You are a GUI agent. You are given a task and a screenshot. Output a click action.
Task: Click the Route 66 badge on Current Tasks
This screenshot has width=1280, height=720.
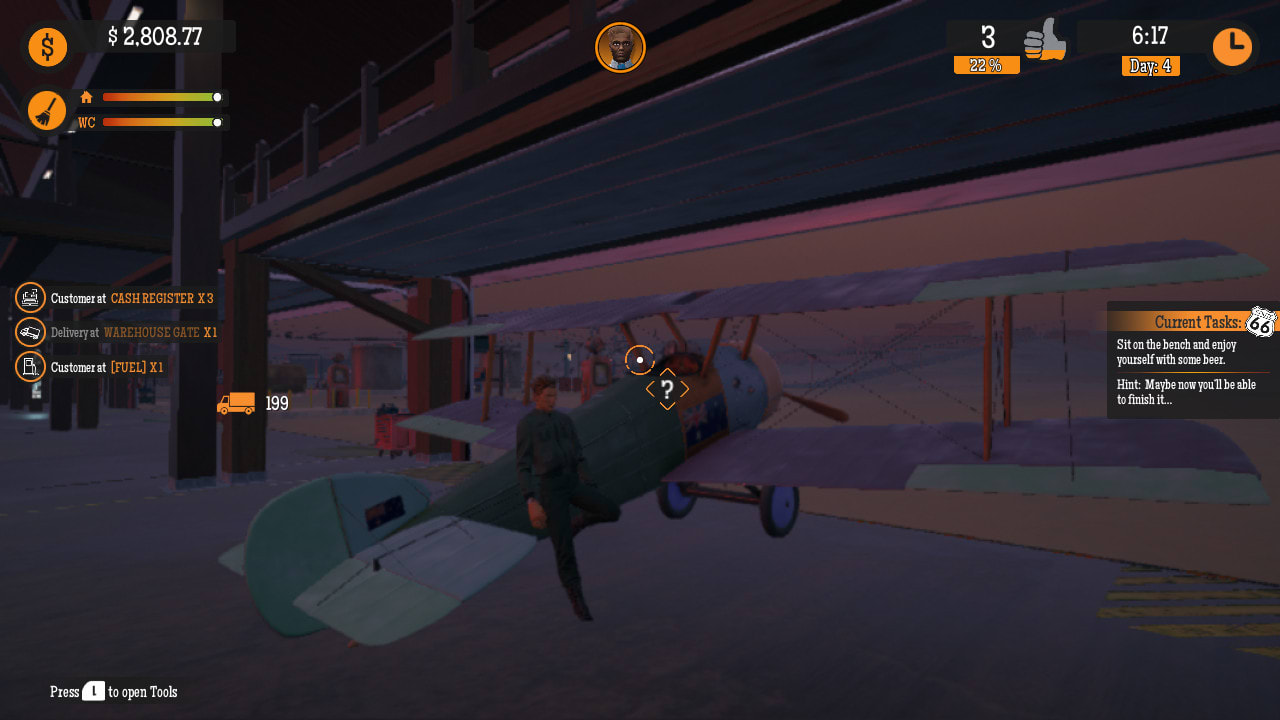click(x=1261, y=322)
